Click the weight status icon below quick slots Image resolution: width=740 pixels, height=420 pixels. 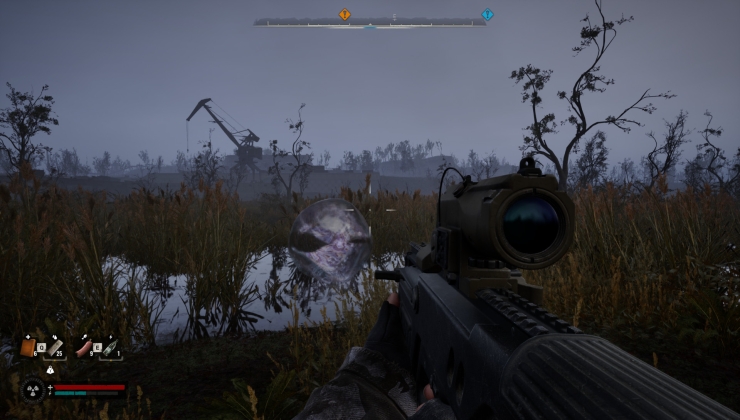pyautogui.click(x=50, y=370)
